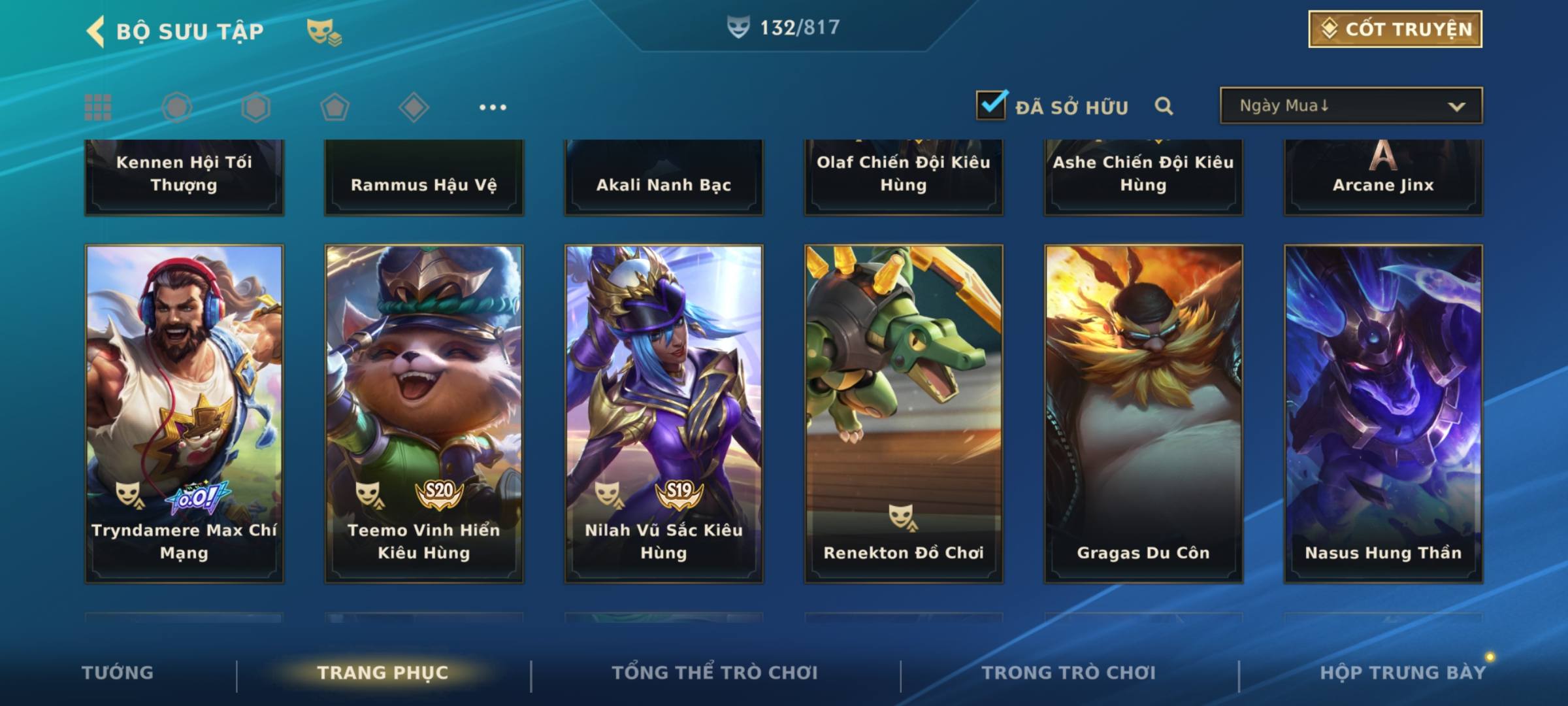The width and height of the screenshot is (1568, 706).
Task: Select Teemo Vinh Hiển Kiêu Hùng skin
Action: click(424, 413)
